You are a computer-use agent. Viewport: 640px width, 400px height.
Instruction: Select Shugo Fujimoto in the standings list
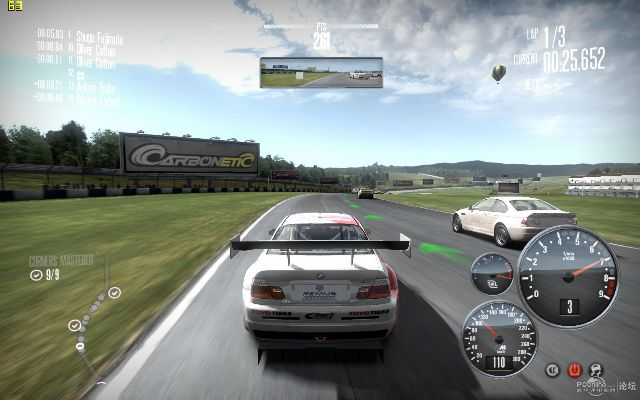click(x=97, y=35)
